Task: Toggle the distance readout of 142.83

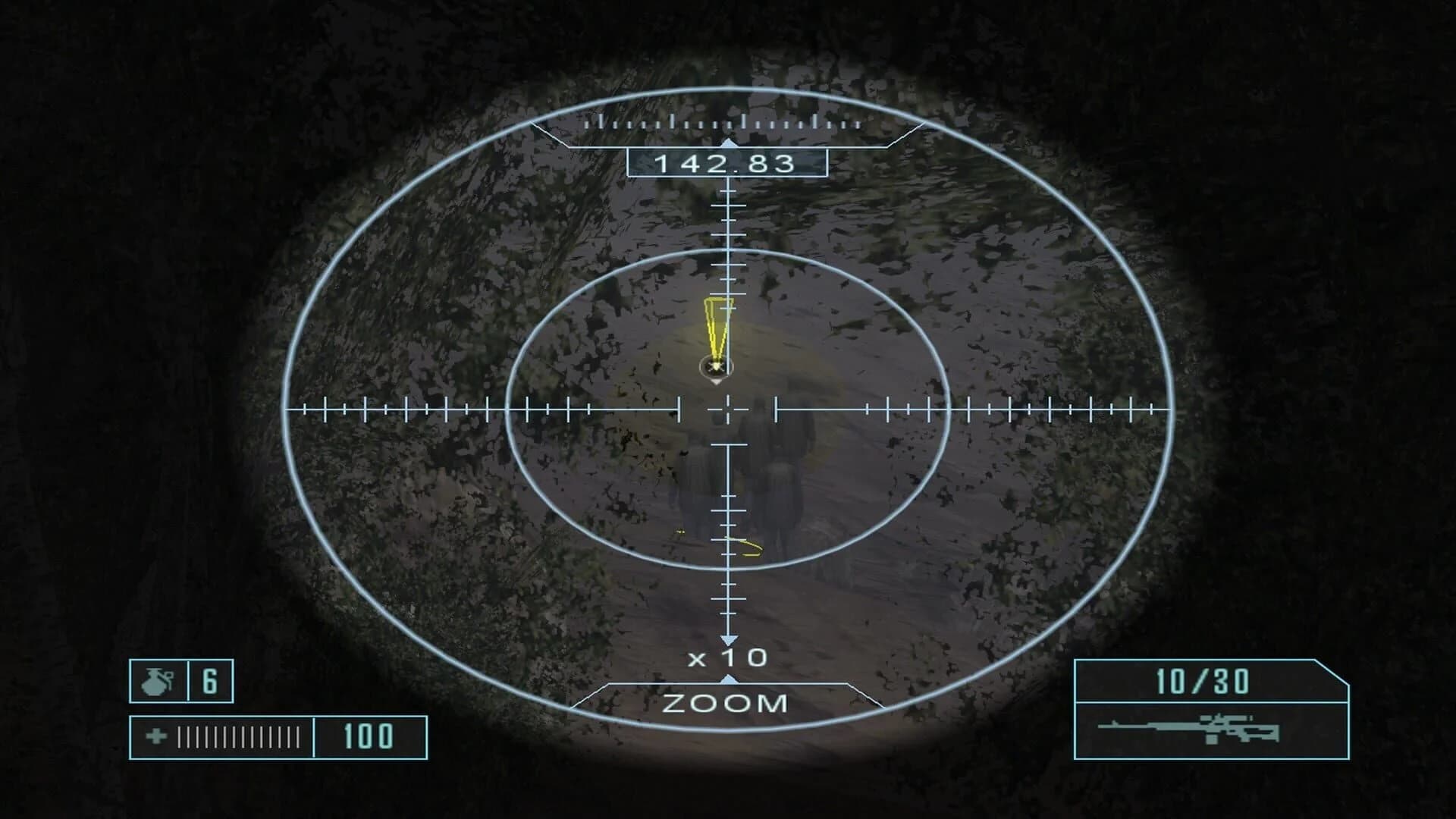Action: 730,163
